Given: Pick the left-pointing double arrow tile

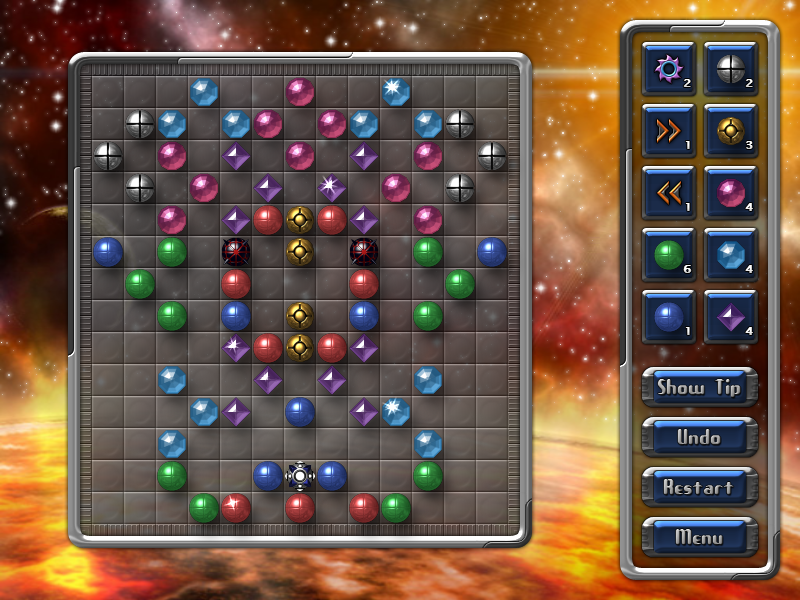Looking at the screenshot, I should (x=668, y=192).
